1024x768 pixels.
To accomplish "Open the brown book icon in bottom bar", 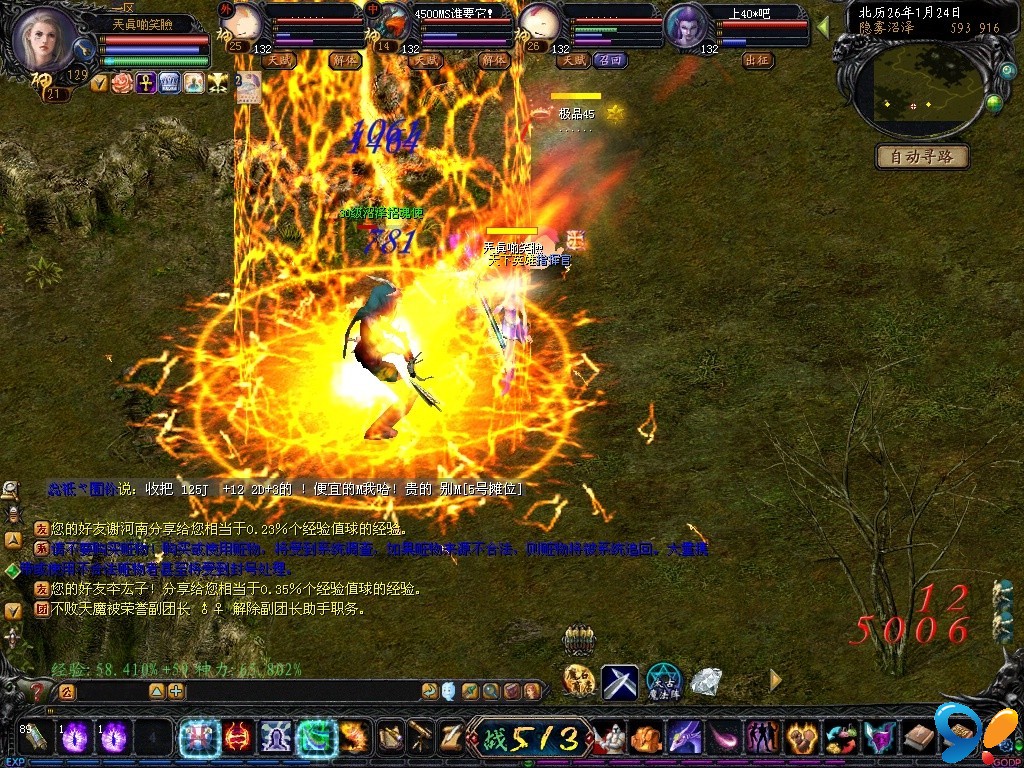I will (919, 738).
